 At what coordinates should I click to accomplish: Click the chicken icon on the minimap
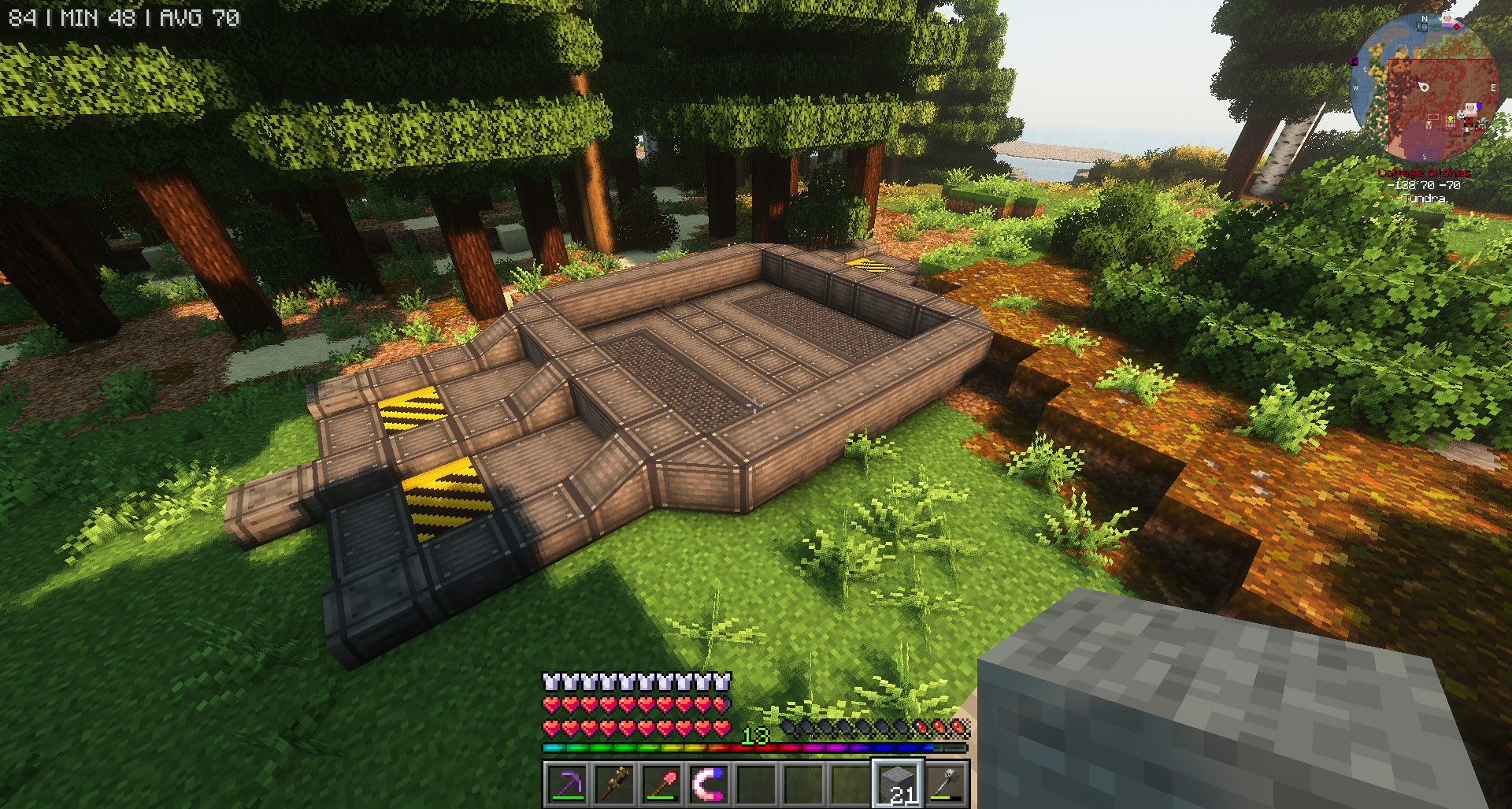[x=1429, y=124]
